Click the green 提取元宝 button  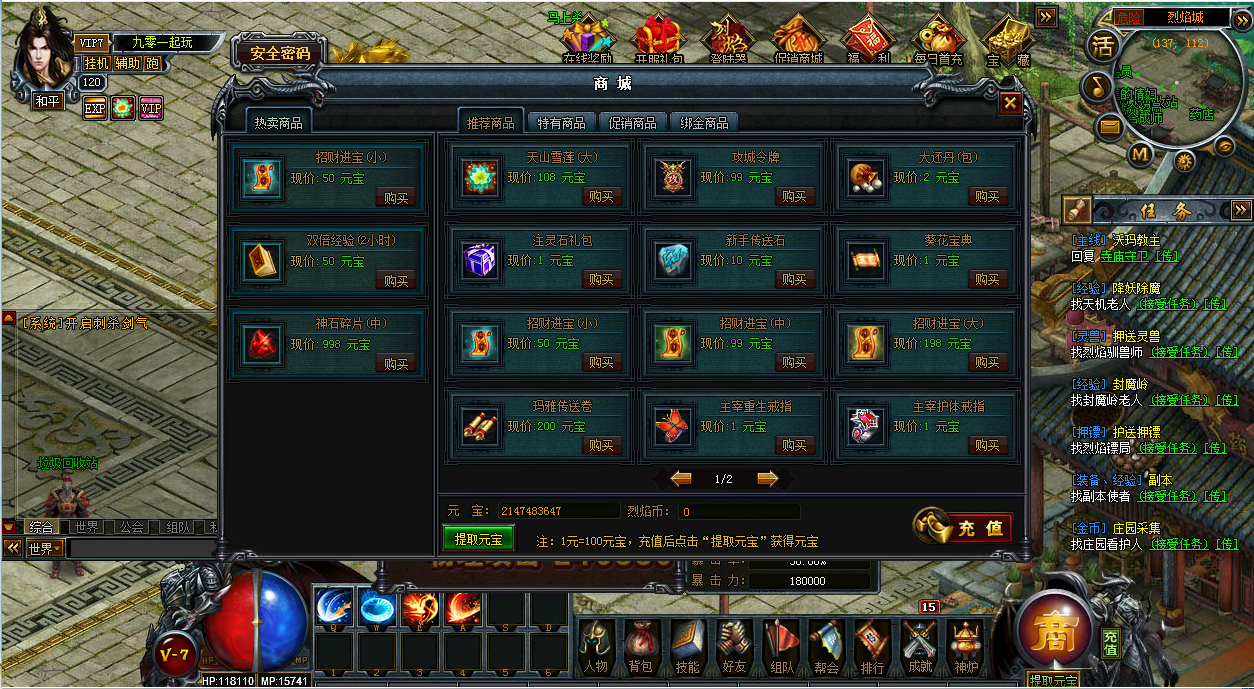tap(478, 539)
